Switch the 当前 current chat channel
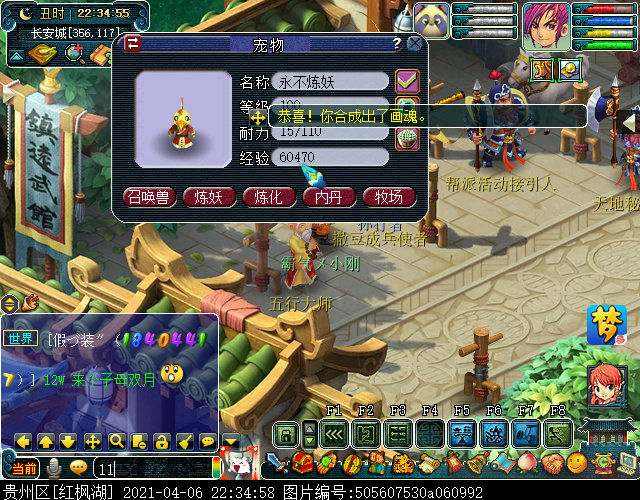Viewport: 640px width, 500px height. click(24, 468)
